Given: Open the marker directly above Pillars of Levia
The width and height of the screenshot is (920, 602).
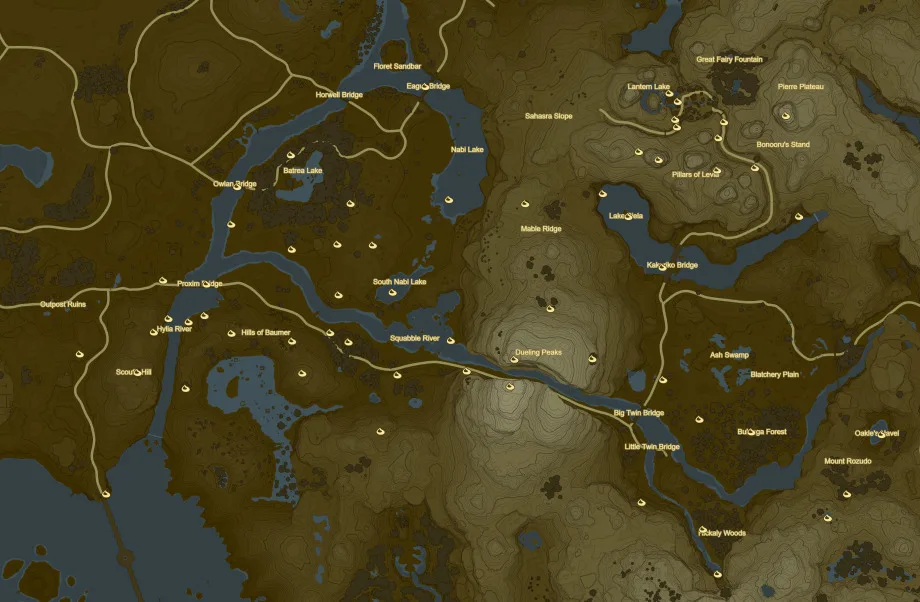Looking at the screenshot, I should [717, 170].
